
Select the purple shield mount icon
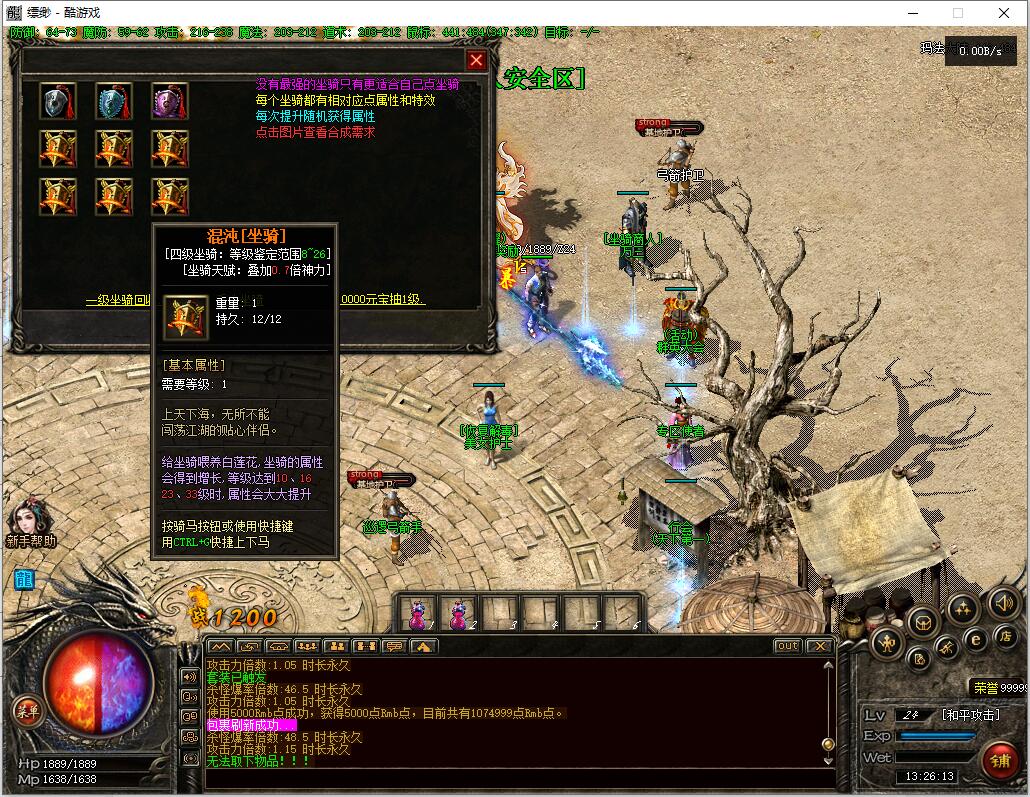coord(170,102)
